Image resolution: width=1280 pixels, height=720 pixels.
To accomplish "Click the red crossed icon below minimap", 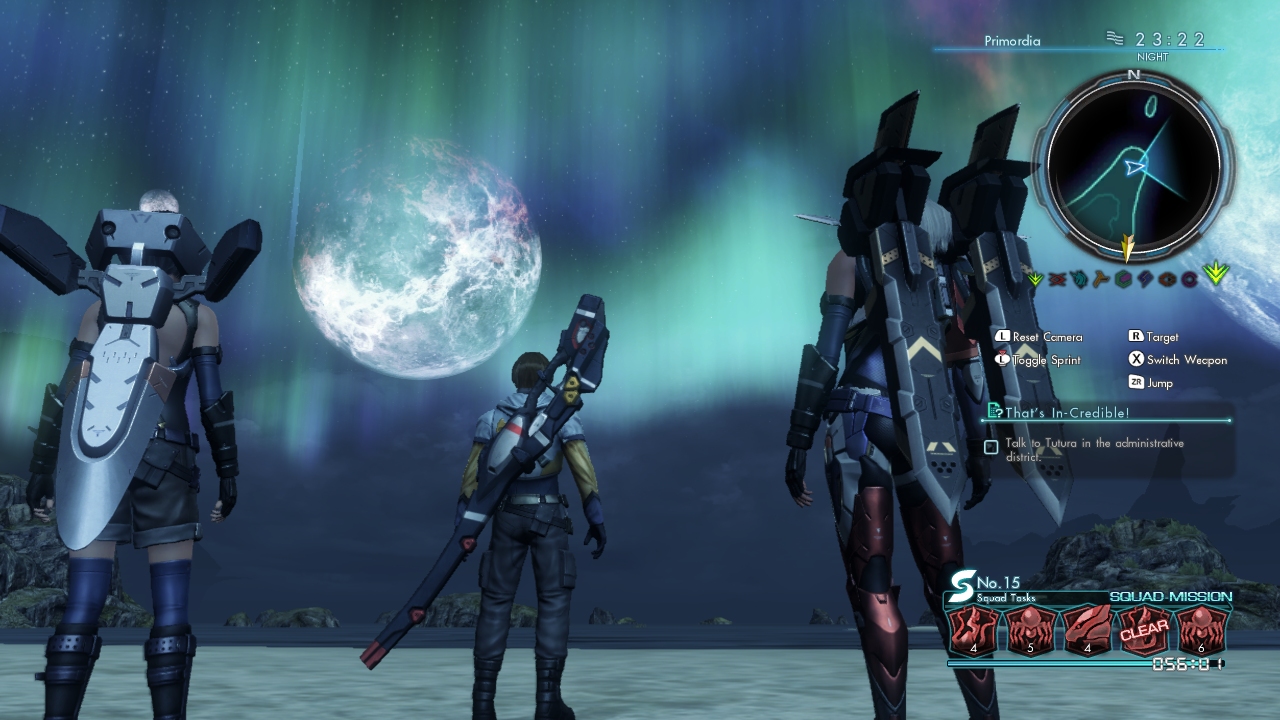I will point(1057,279).
